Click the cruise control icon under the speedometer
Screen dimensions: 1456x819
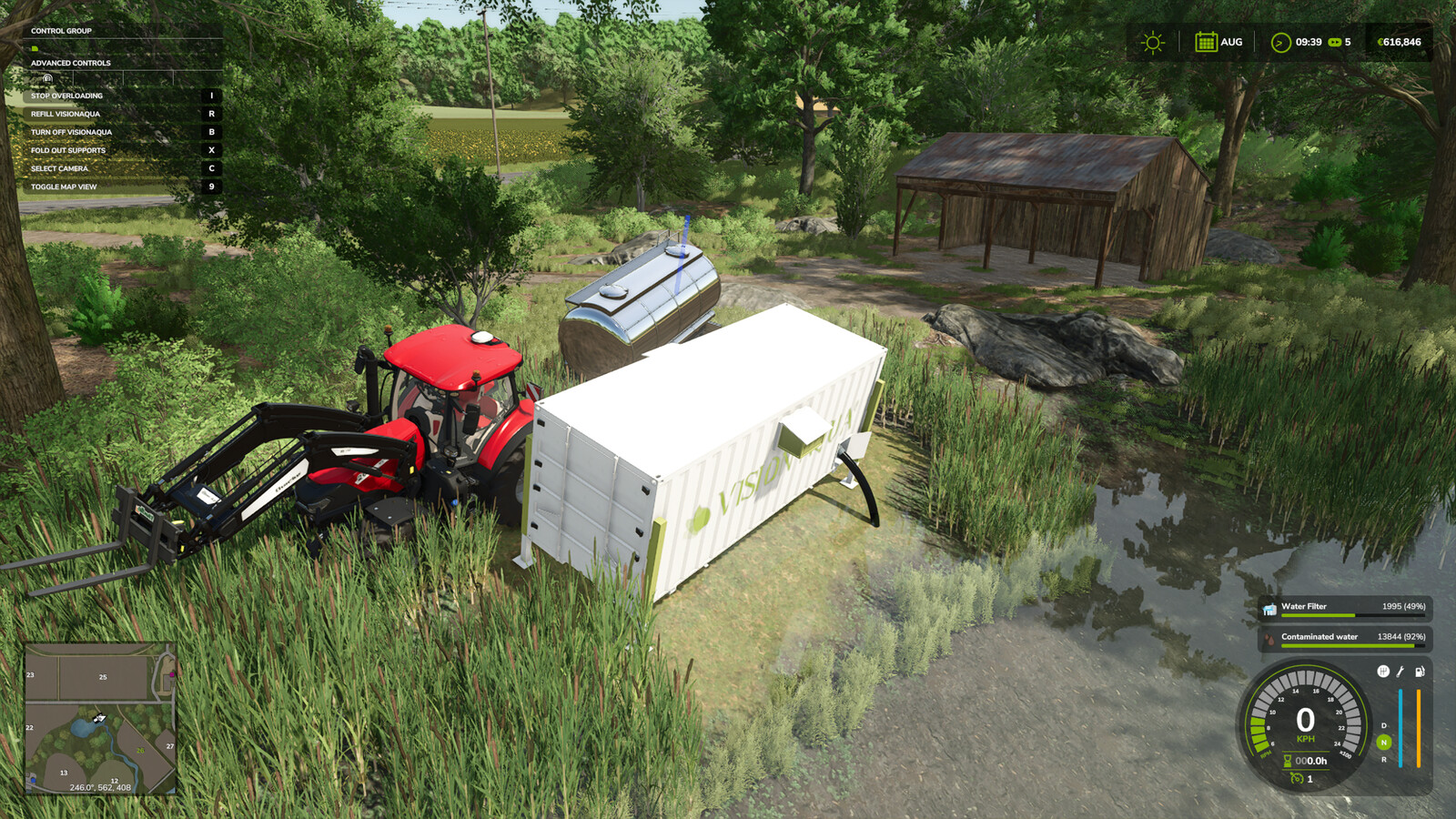pyautogui.click(x=1297, y=778)
